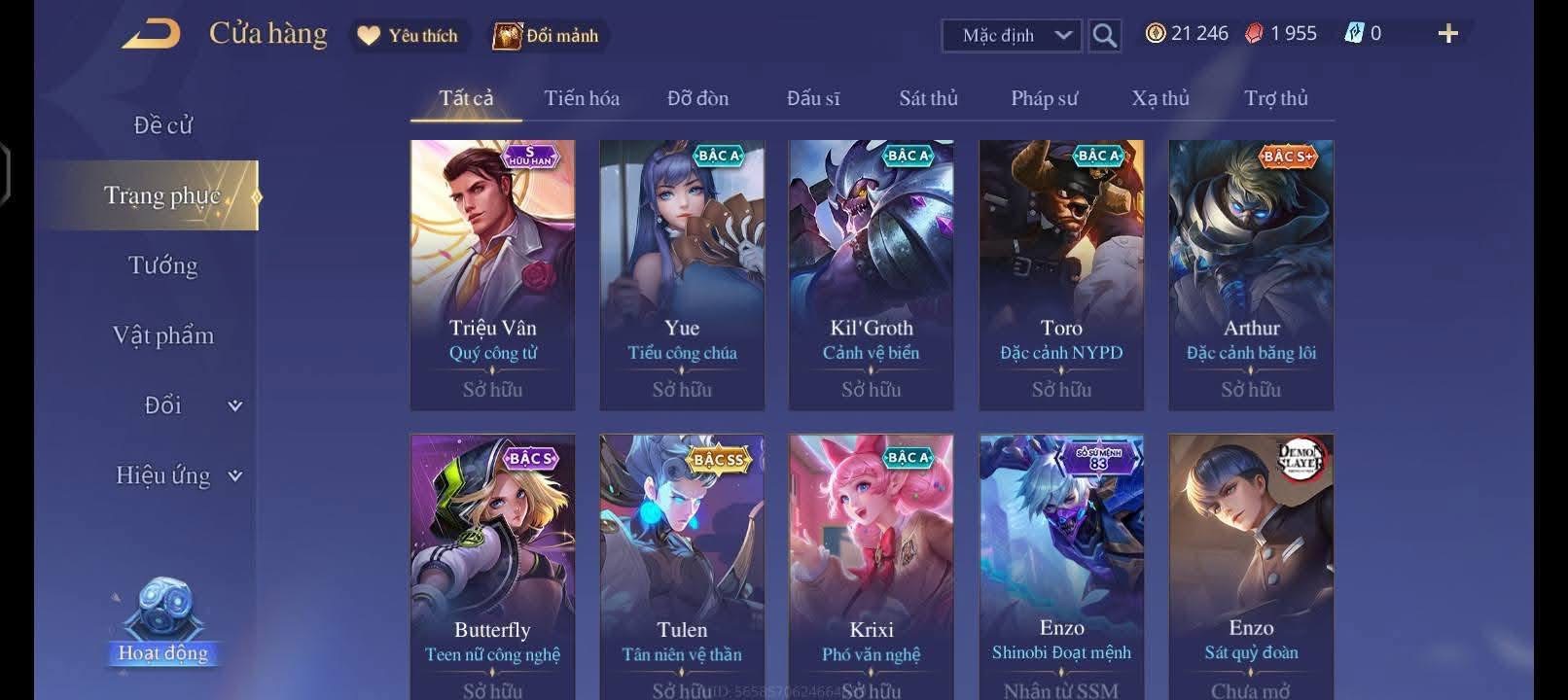Select the Sát thủ tab
Screen dimensions: 1568x700
[928, 98]
